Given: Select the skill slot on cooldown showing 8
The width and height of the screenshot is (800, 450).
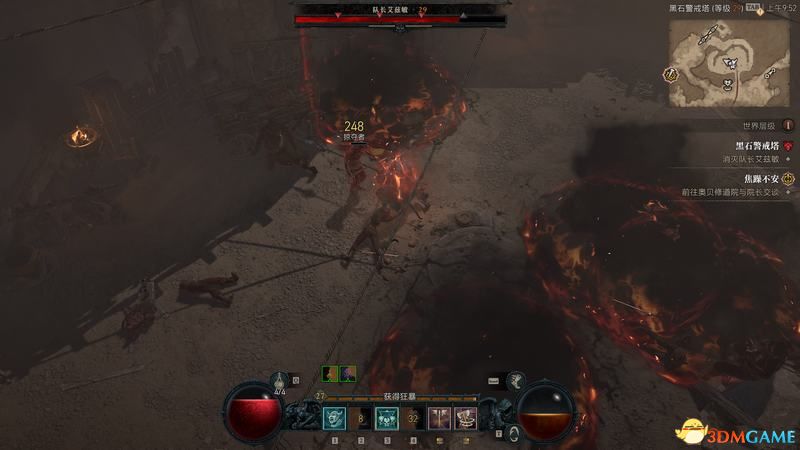Looking at the screenshot, I should click(361, 419).
